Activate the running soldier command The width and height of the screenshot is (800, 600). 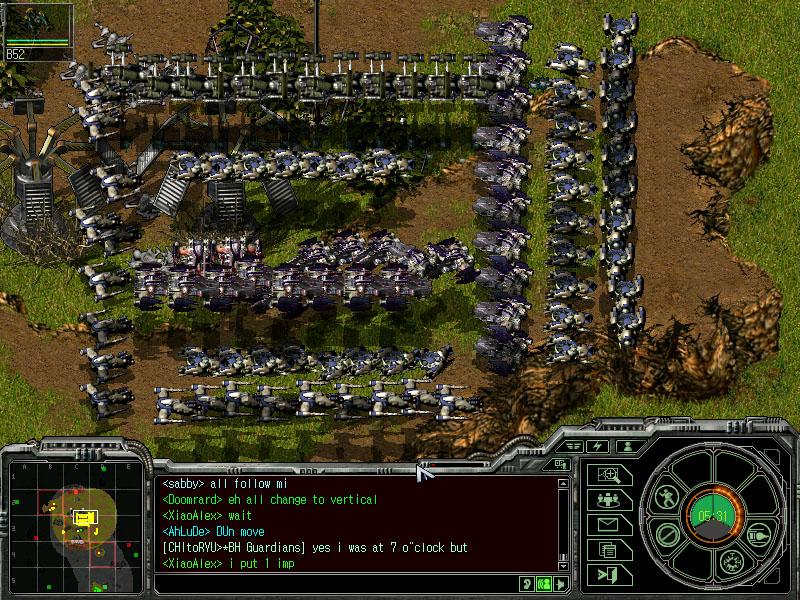(667, 496)
